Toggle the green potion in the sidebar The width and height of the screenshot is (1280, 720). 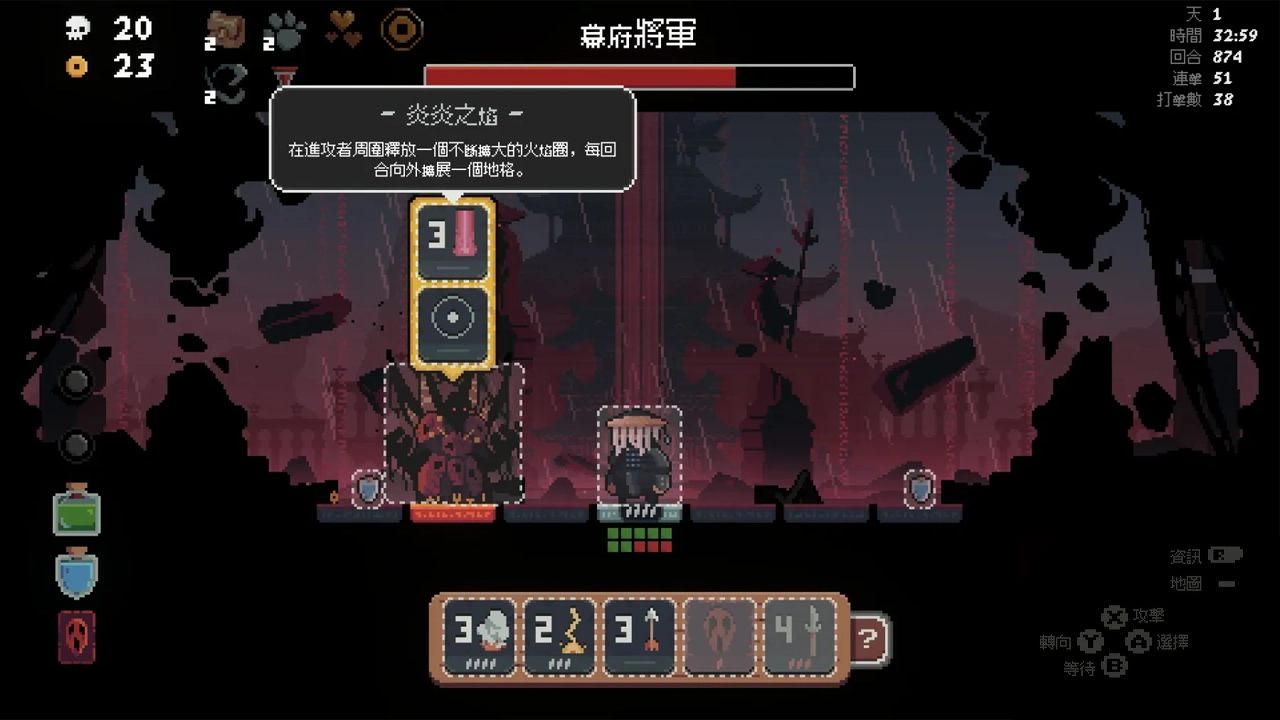76,512
